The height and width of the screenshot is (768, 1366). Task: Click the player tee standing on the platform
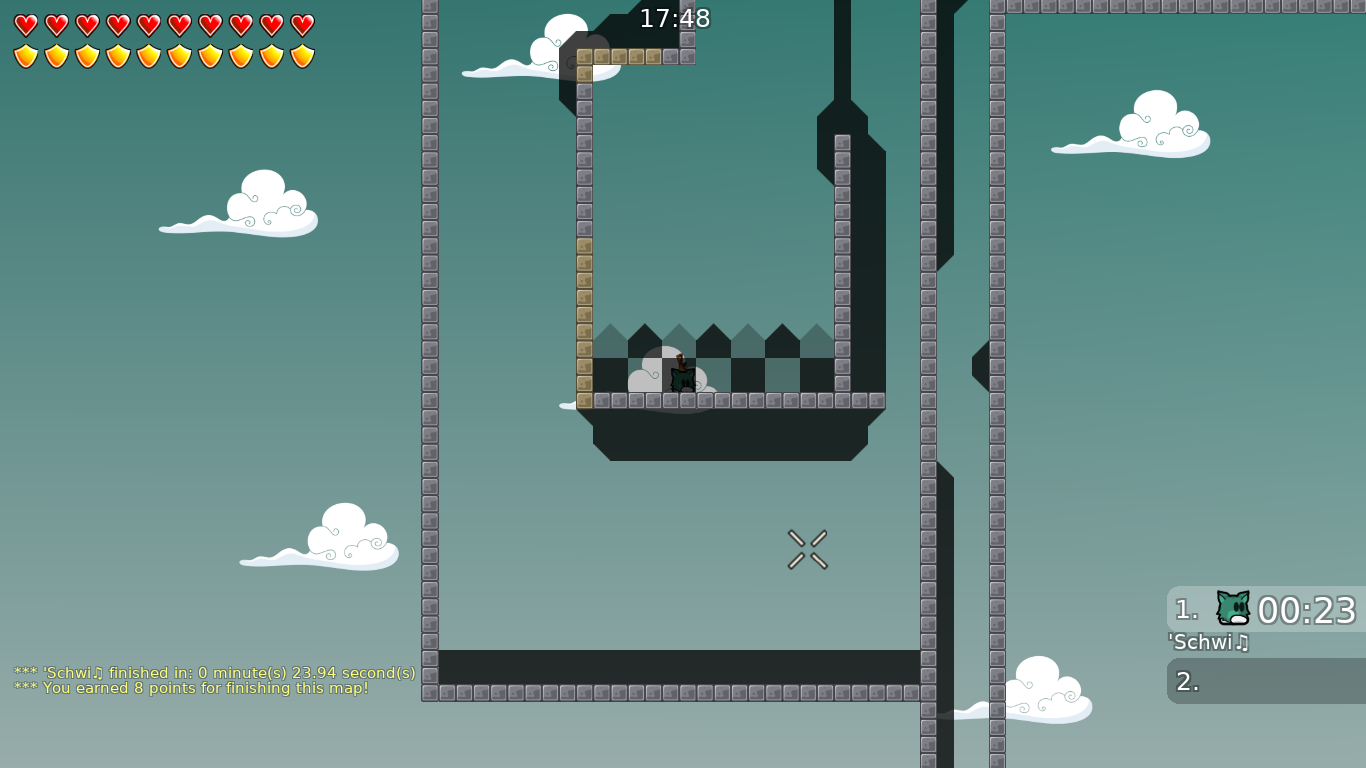pyautogui.click(x=683, y=378)
